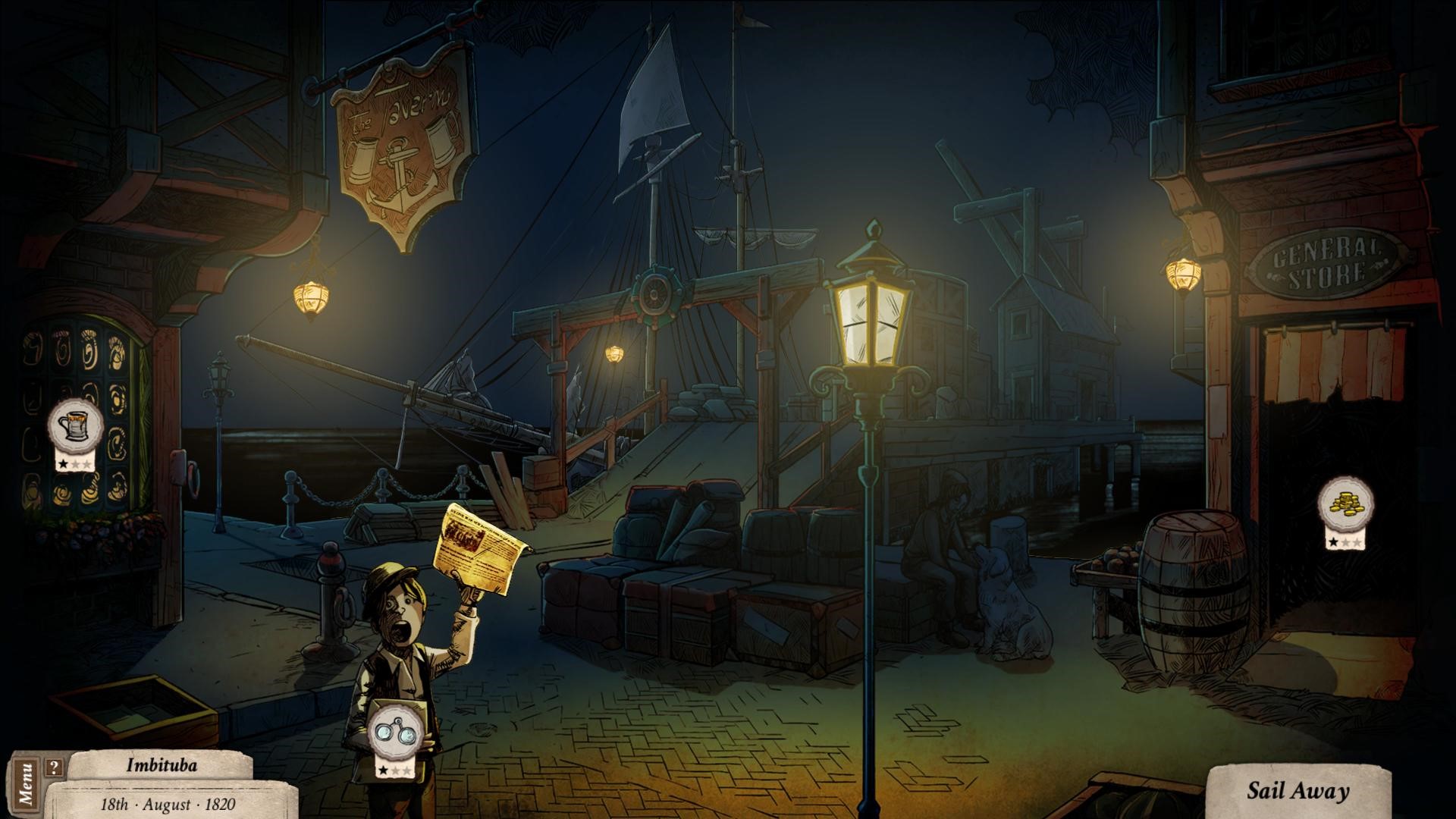Select the newsboy's spectacles icon
This screenshot has width=1456, height=819.
[x=395, y=734]
